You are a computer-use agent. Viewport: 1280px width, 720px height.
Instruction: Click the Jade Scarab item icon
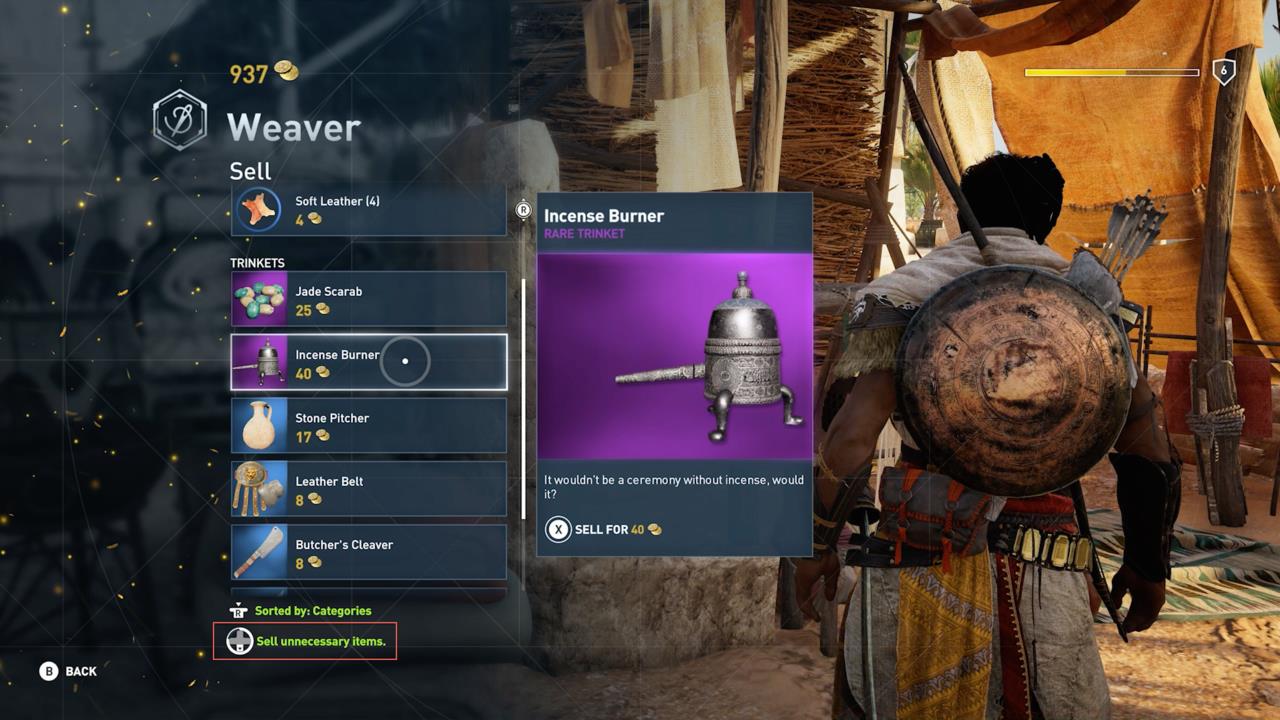pos(259,299)
